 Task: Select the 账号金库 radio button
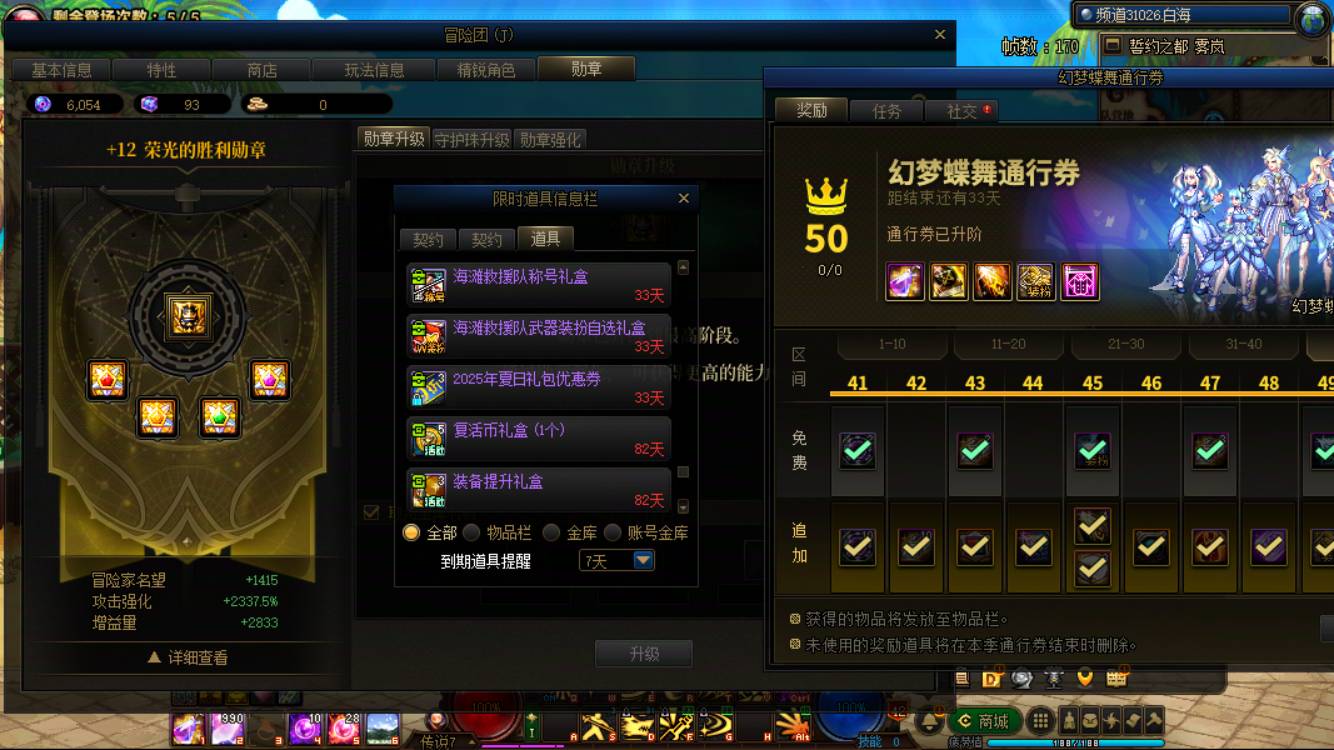(x=612, y=533)
